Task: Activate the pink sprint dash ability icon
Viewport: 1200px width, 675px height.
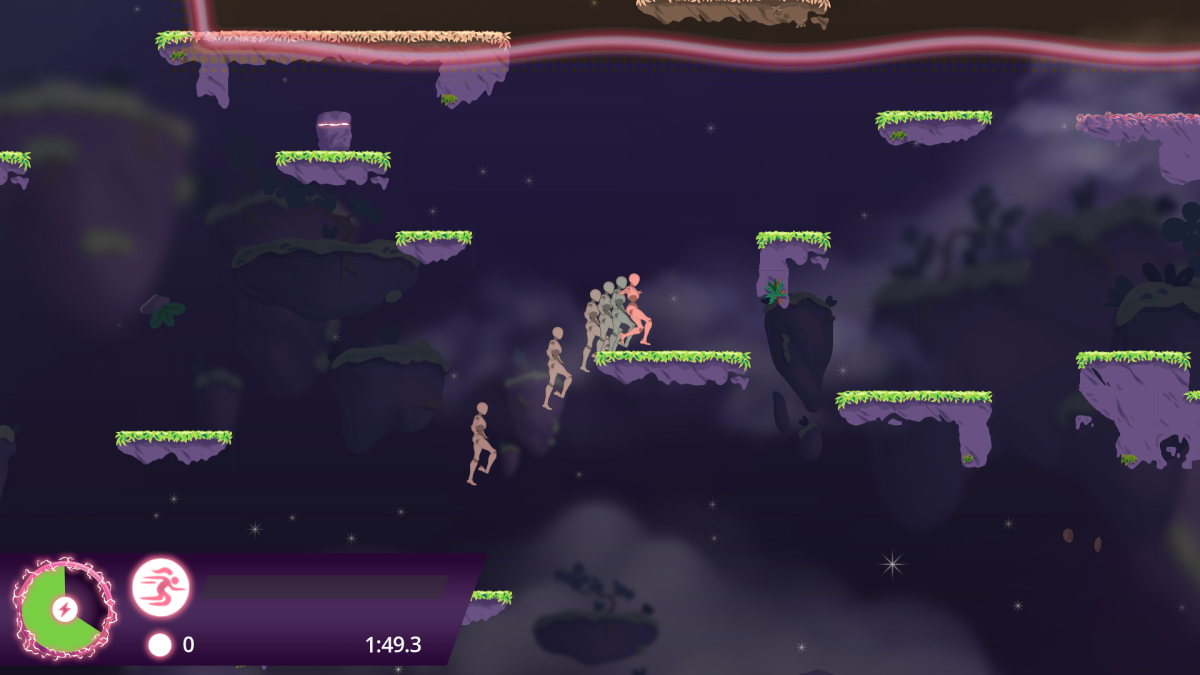Action: (161, 587)
